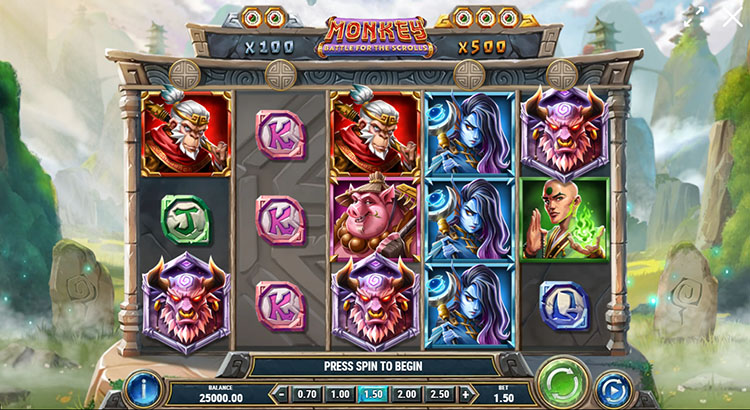Select the 0.70 bet value
This screenshot has width=750, height=410.
coord(307,395)
